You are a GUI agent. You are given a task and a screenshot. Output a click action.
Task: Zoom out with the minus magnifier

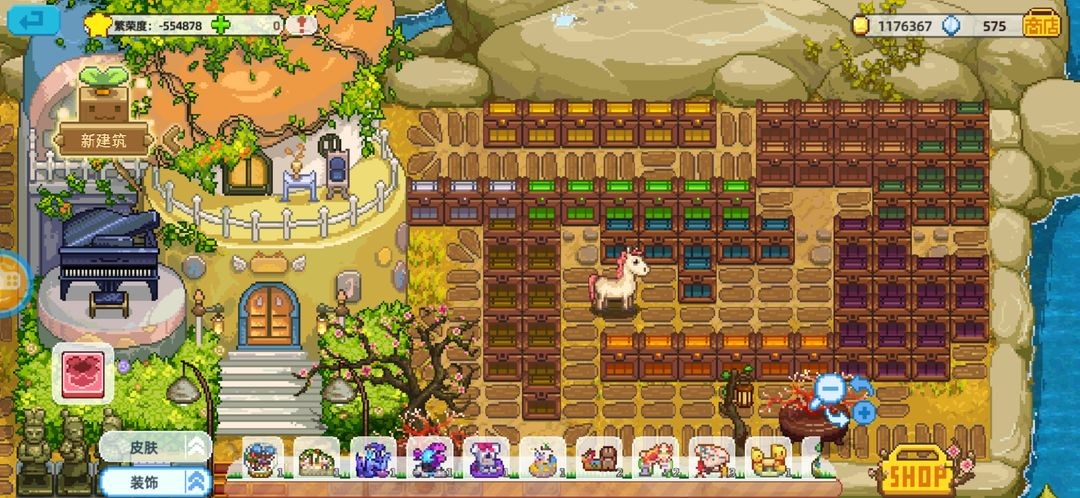[x=830, y=389]
